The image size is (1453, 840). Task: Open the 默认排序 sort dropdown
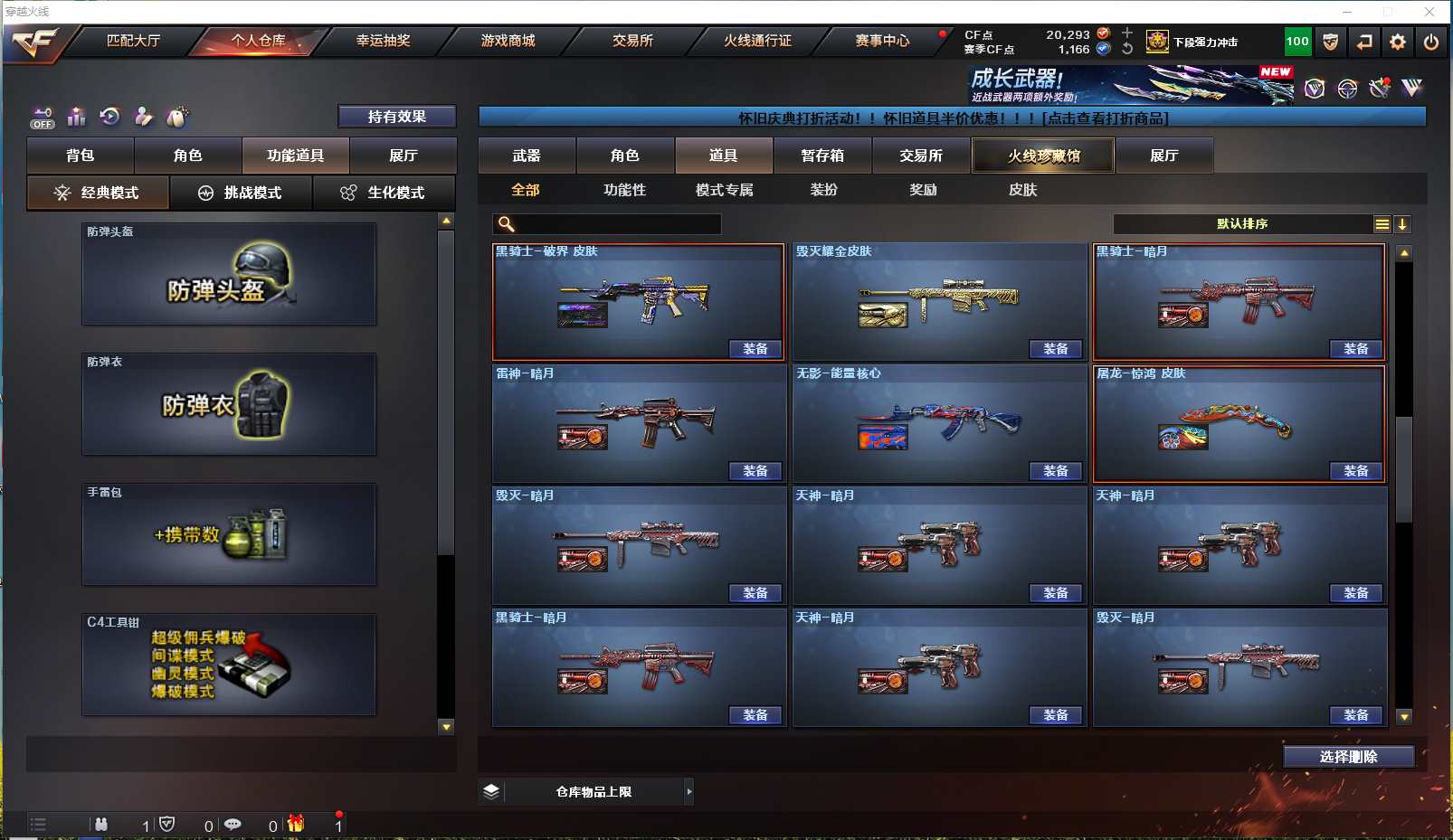[1243, 224]
